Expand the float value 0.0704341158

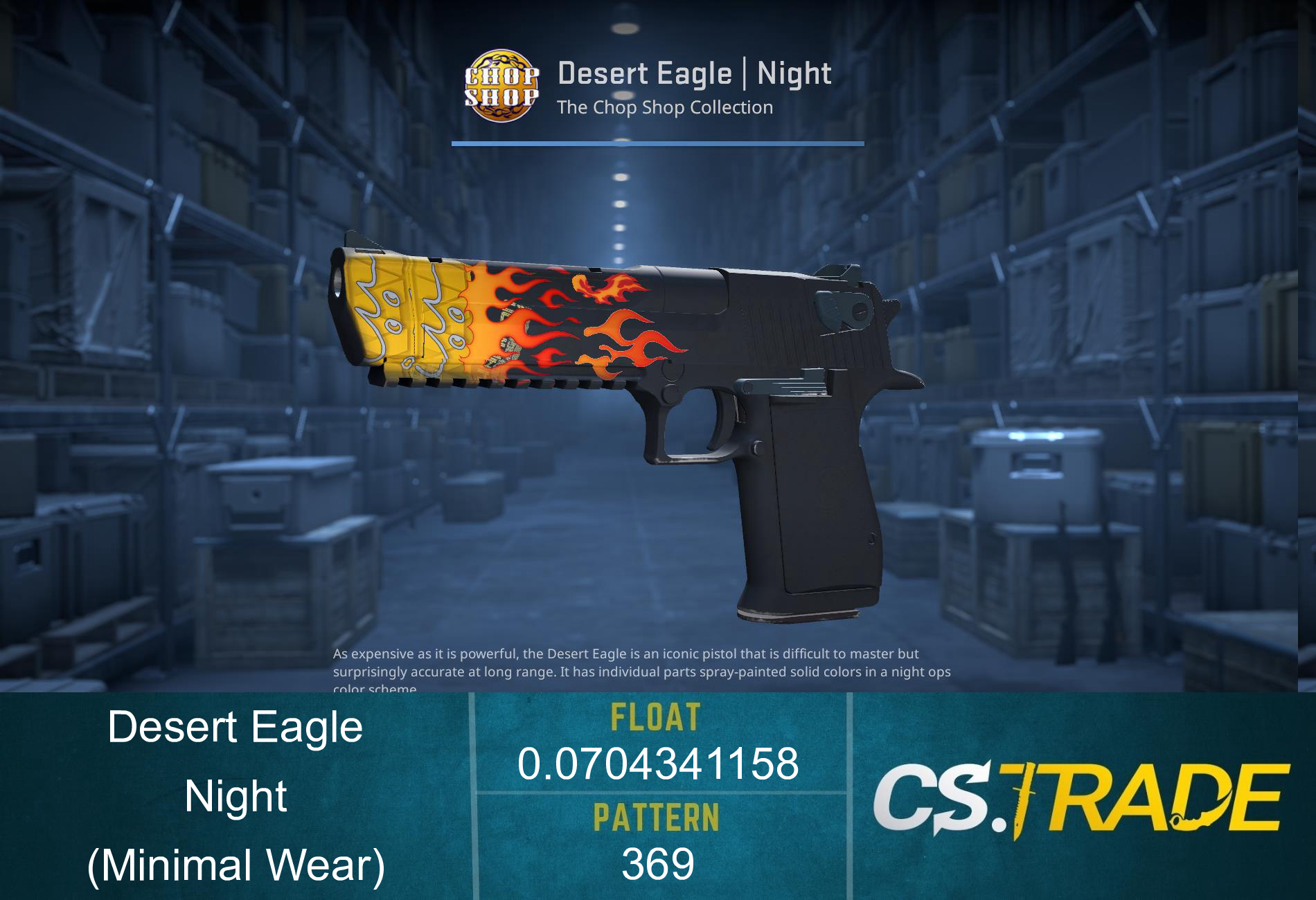661,765
